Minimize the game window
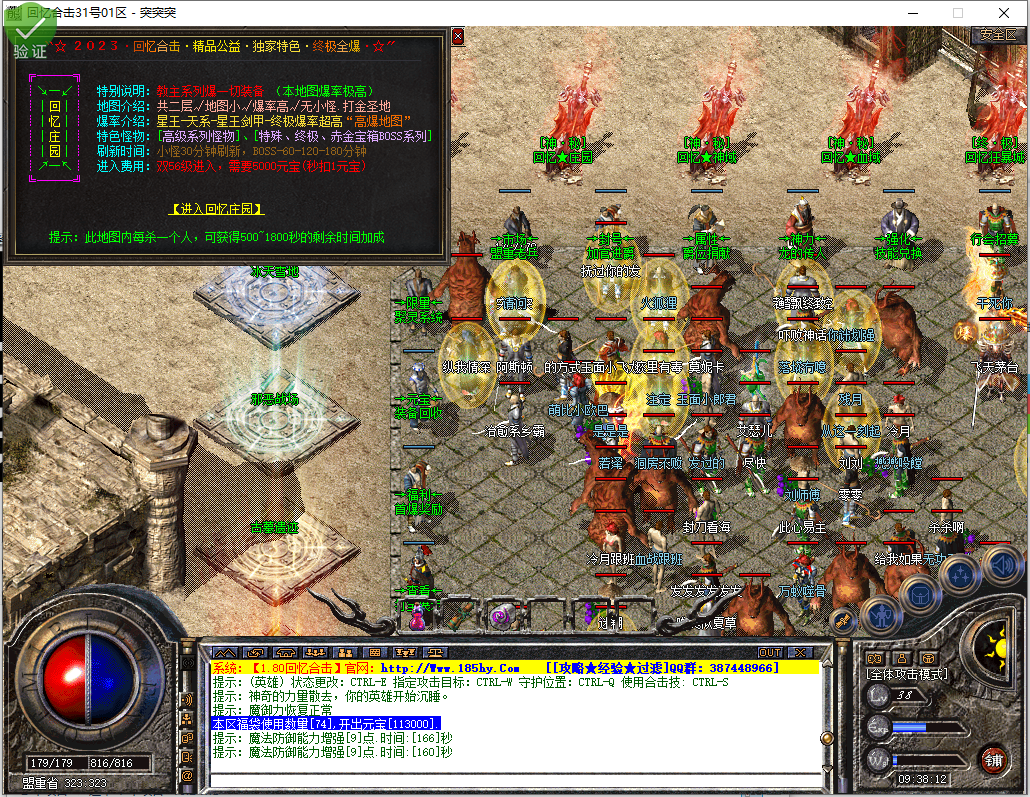The height and width of the screenshot is (797, 1030). click(911, 13)
